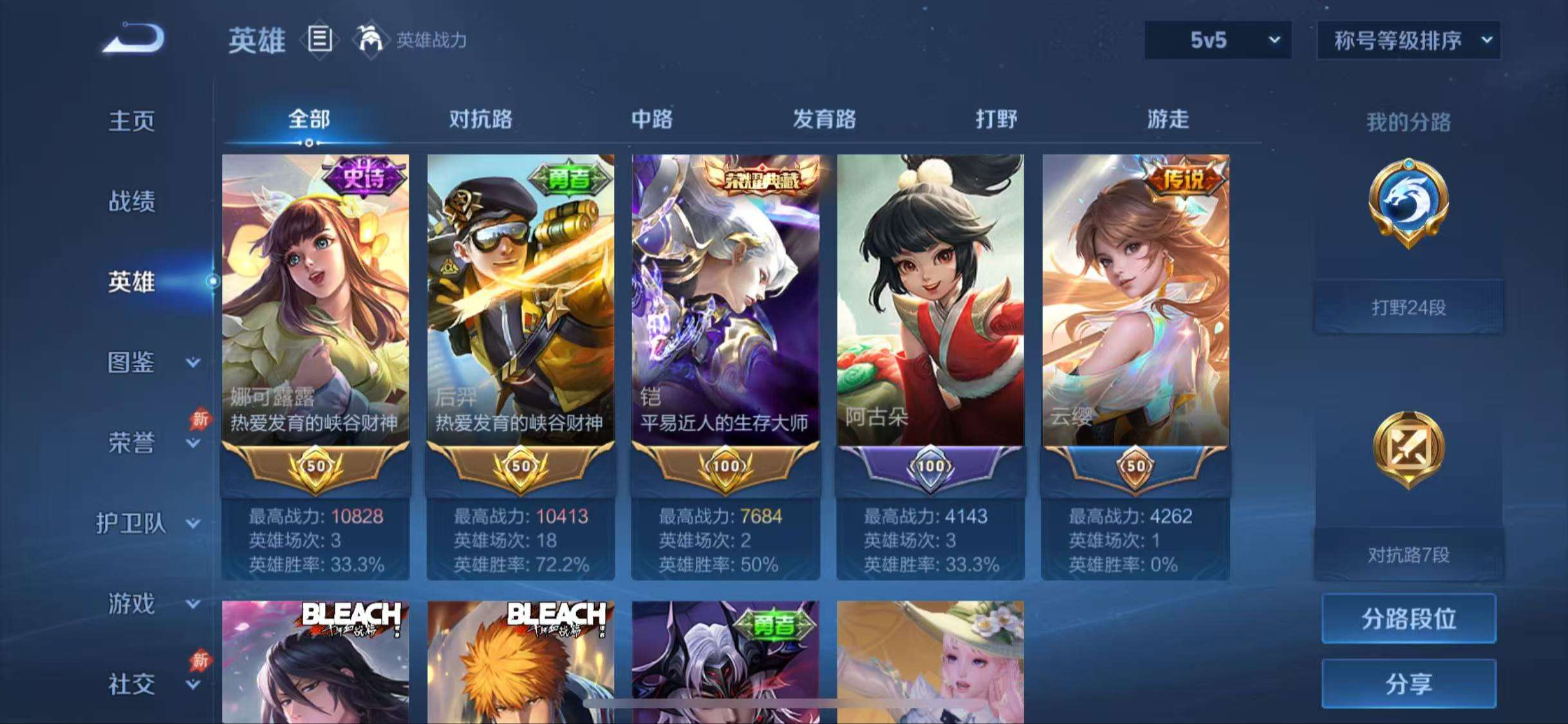Open 阿古朵's hero card
The width and height of the screenshot is (1568, 724).
tap(929, 302)
